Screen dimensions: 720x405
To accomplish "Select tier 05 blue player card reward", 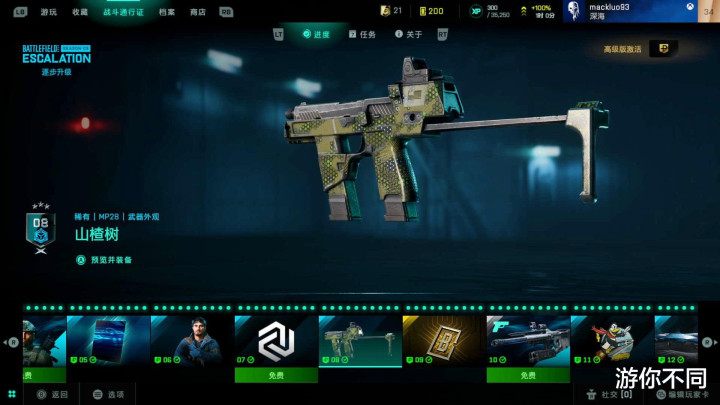I will coord(108,341).
